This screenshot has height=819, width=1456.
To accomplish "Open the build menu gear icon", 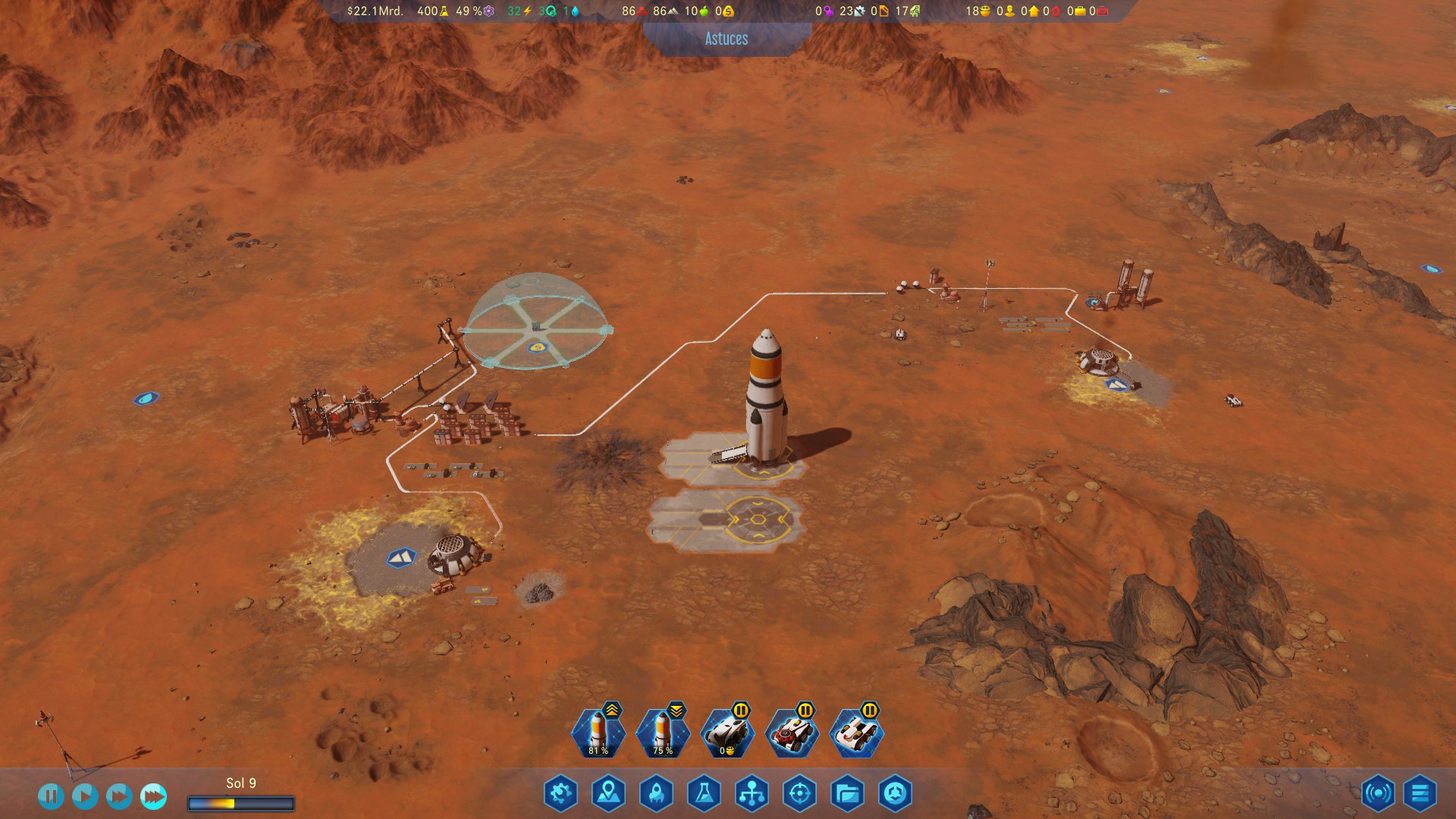I will [x=561, y=794].
